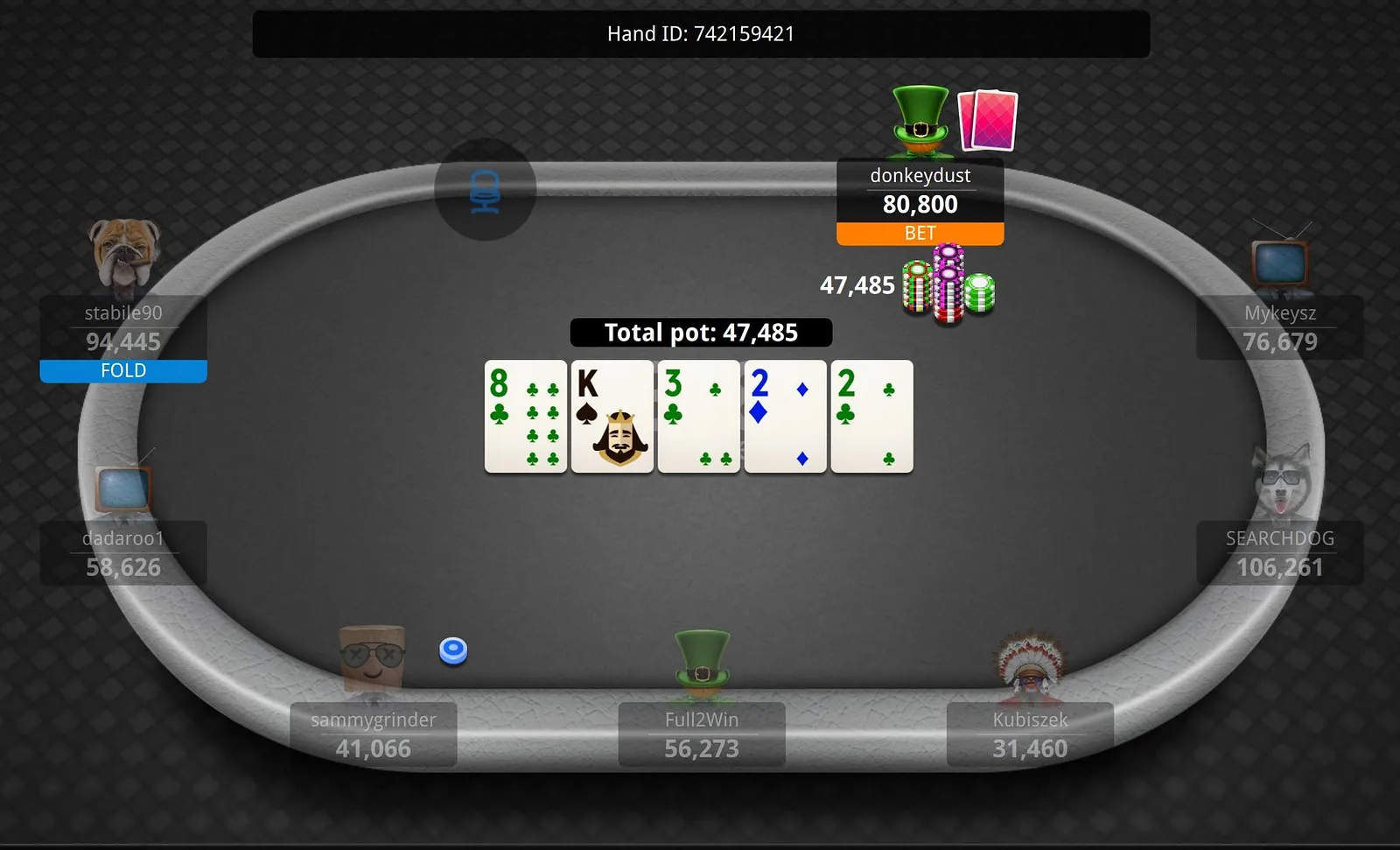Open SEARCHDOG's player panel
The image size is (1400, 850).
pyautogui.click(x=1279, y=553)
